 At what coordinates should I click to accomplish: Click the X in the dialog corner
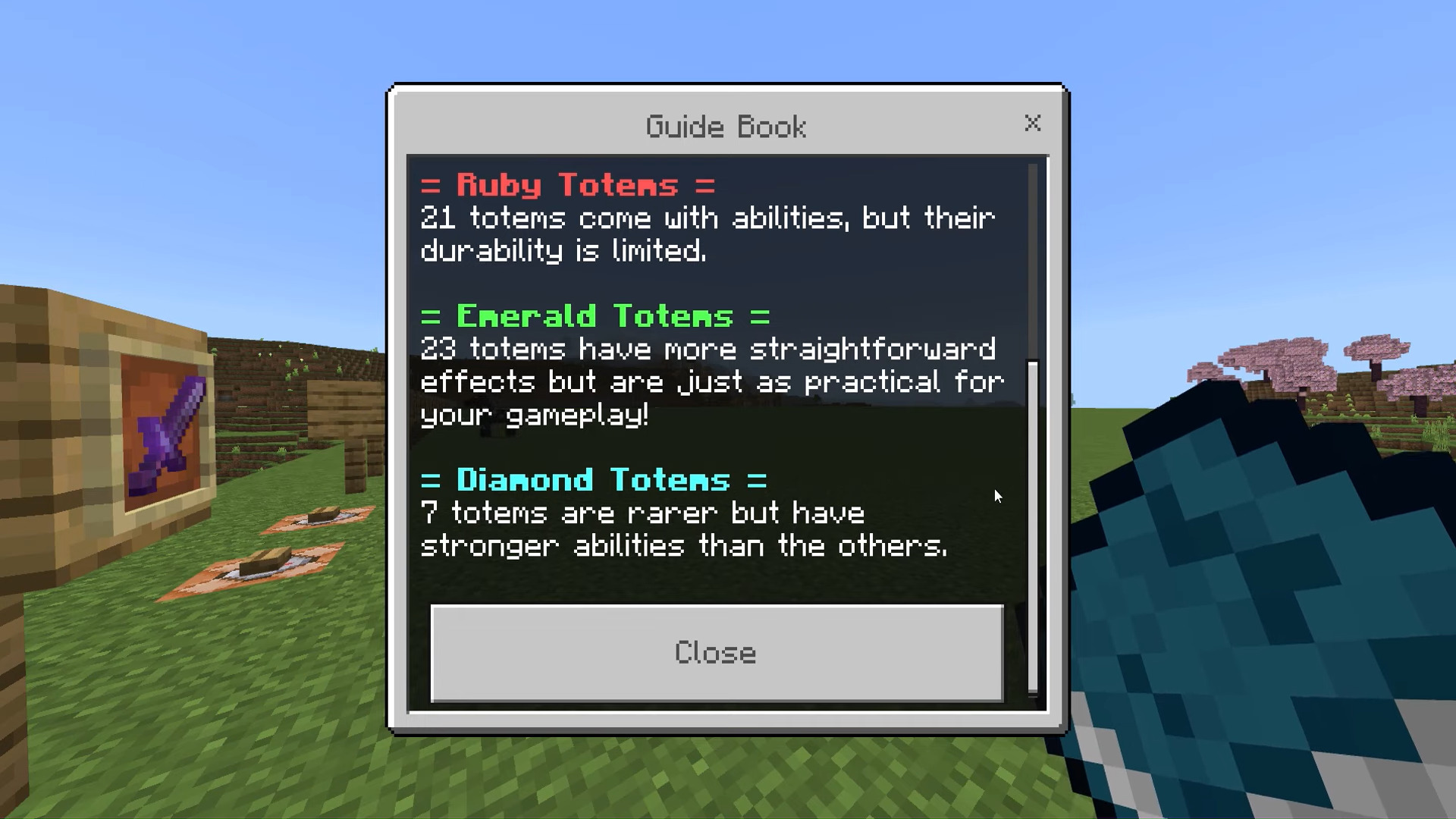click(1033, 124)
